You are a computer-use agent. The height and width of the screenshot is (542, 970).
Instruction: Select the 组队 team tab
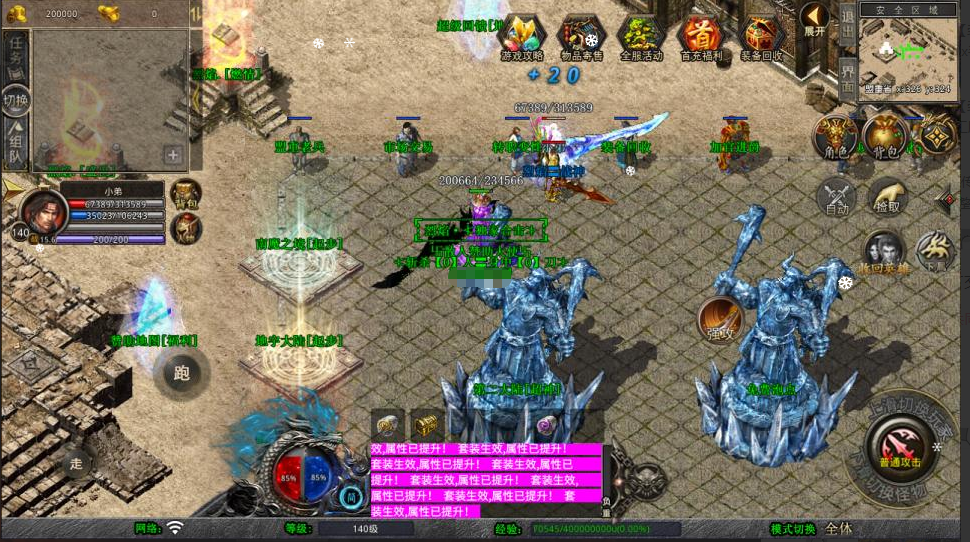(16, 144)
